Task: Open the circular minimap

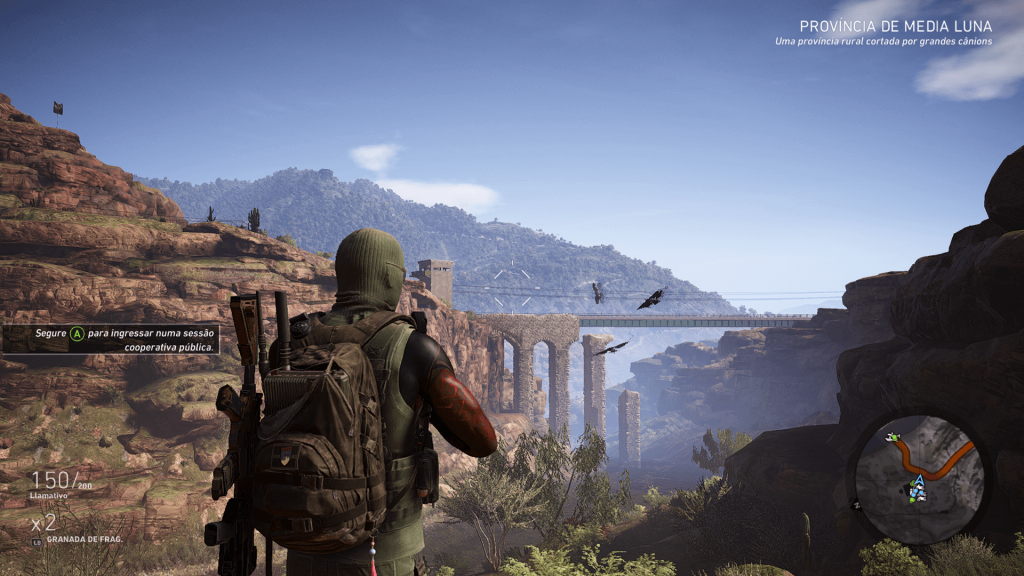Action: click(x=920, y=479)
